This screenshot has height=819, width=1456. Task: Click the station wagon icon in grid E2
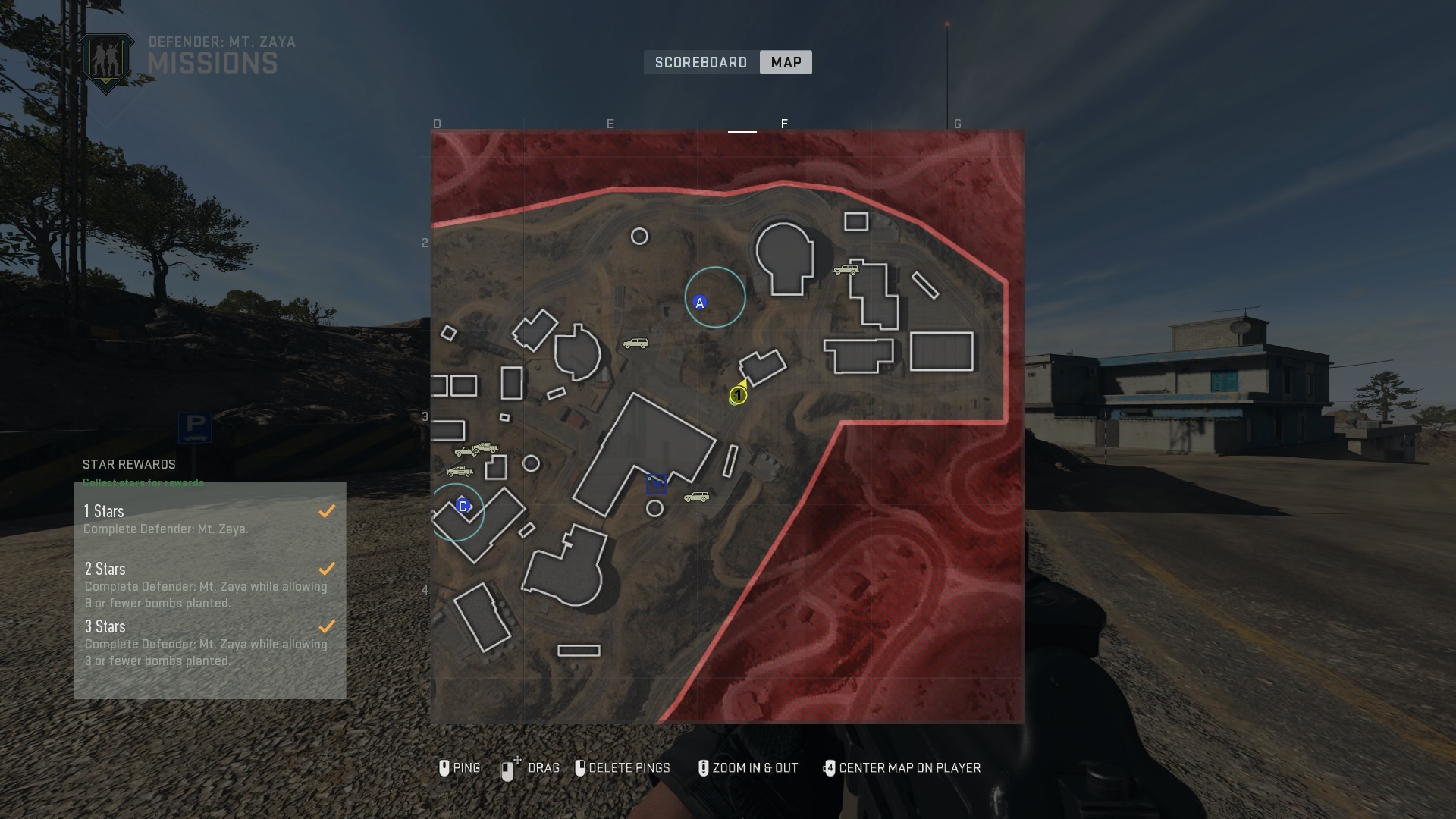pyautogui.click(x=637, y=343)
